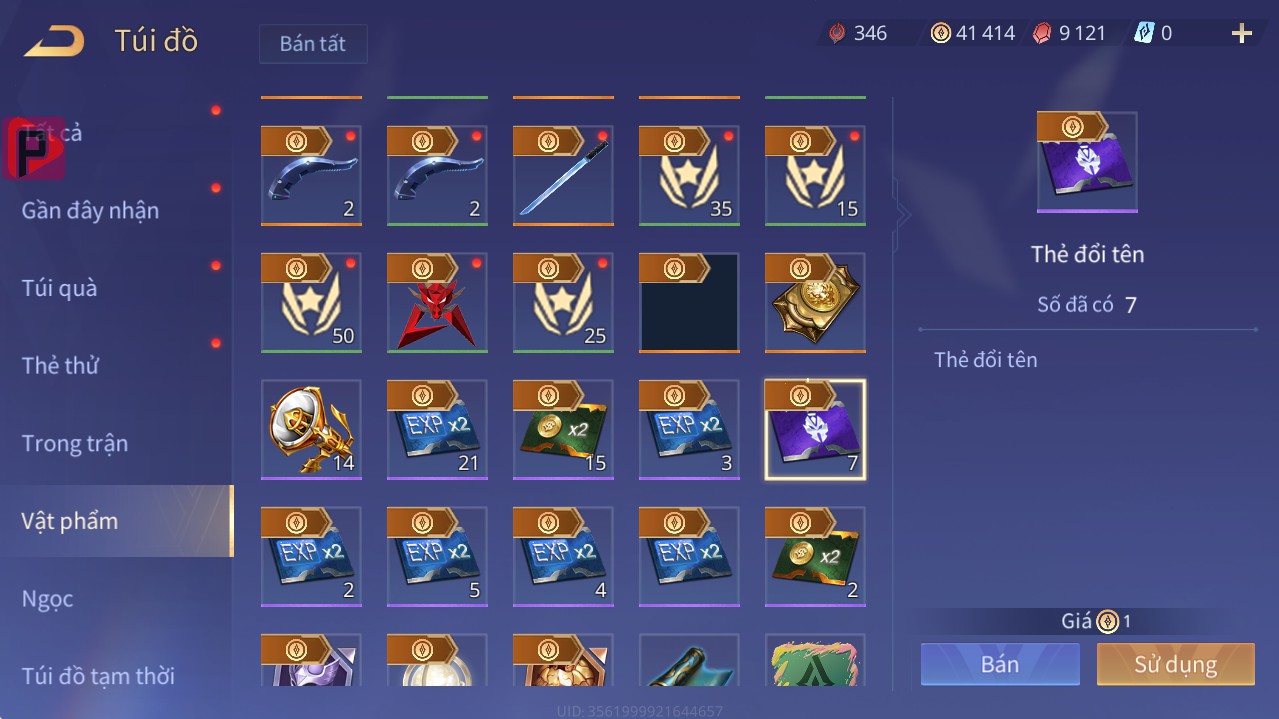This screenshot has height=719, width=1279.
Task: Add currency with the plus button
Action: pos(1242,34)
